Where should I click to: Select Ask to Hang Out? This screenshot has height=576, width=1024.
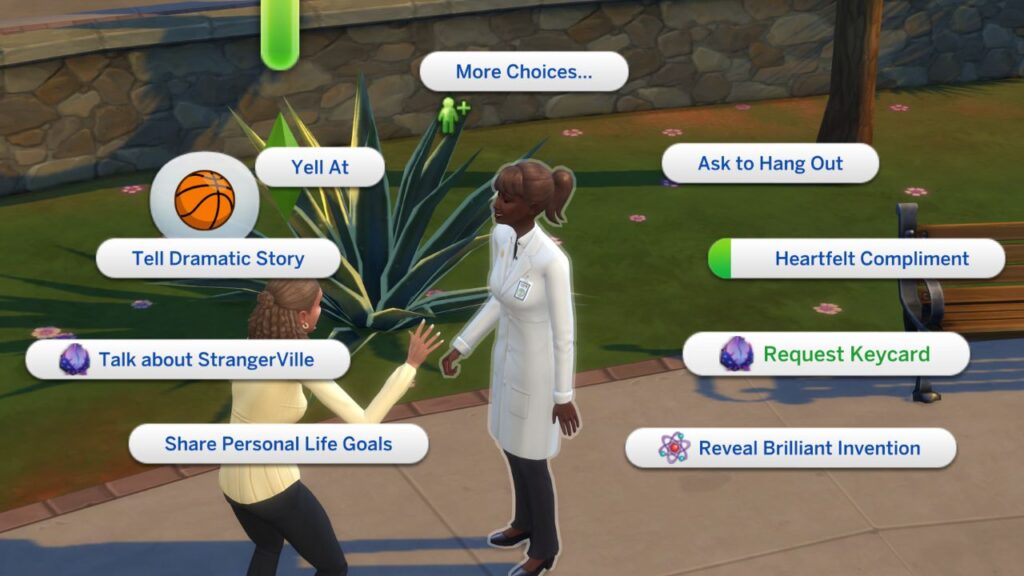[x=770, y=164]
